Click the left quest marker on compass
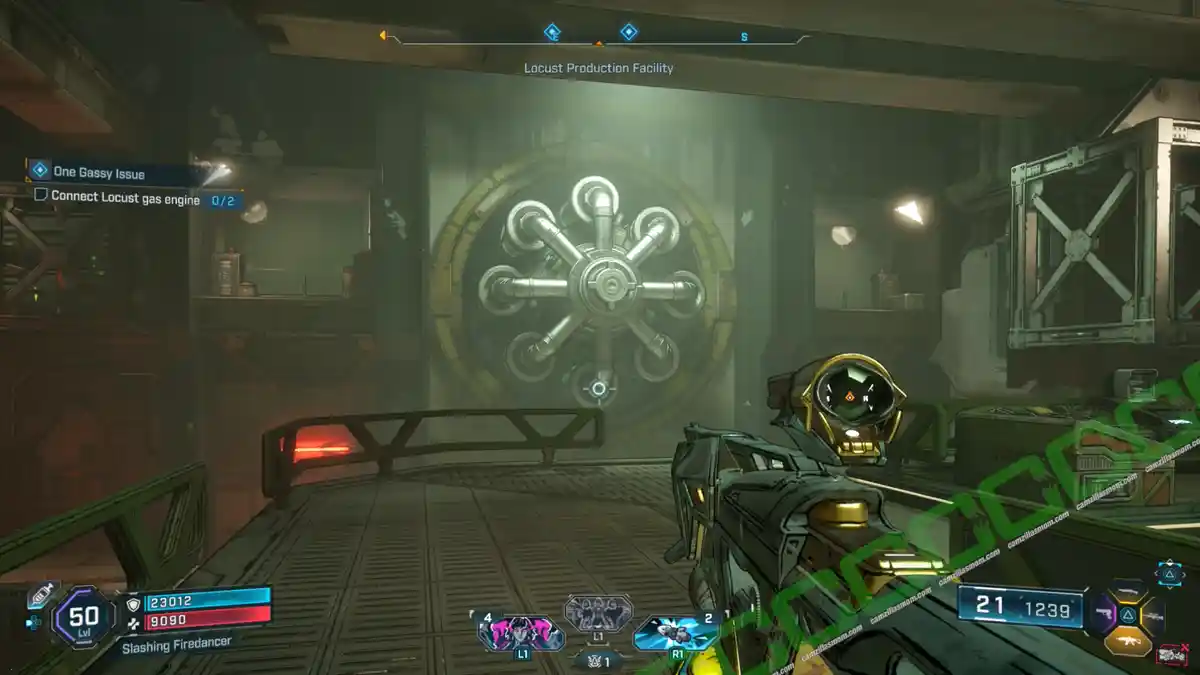 coord(552,33)
